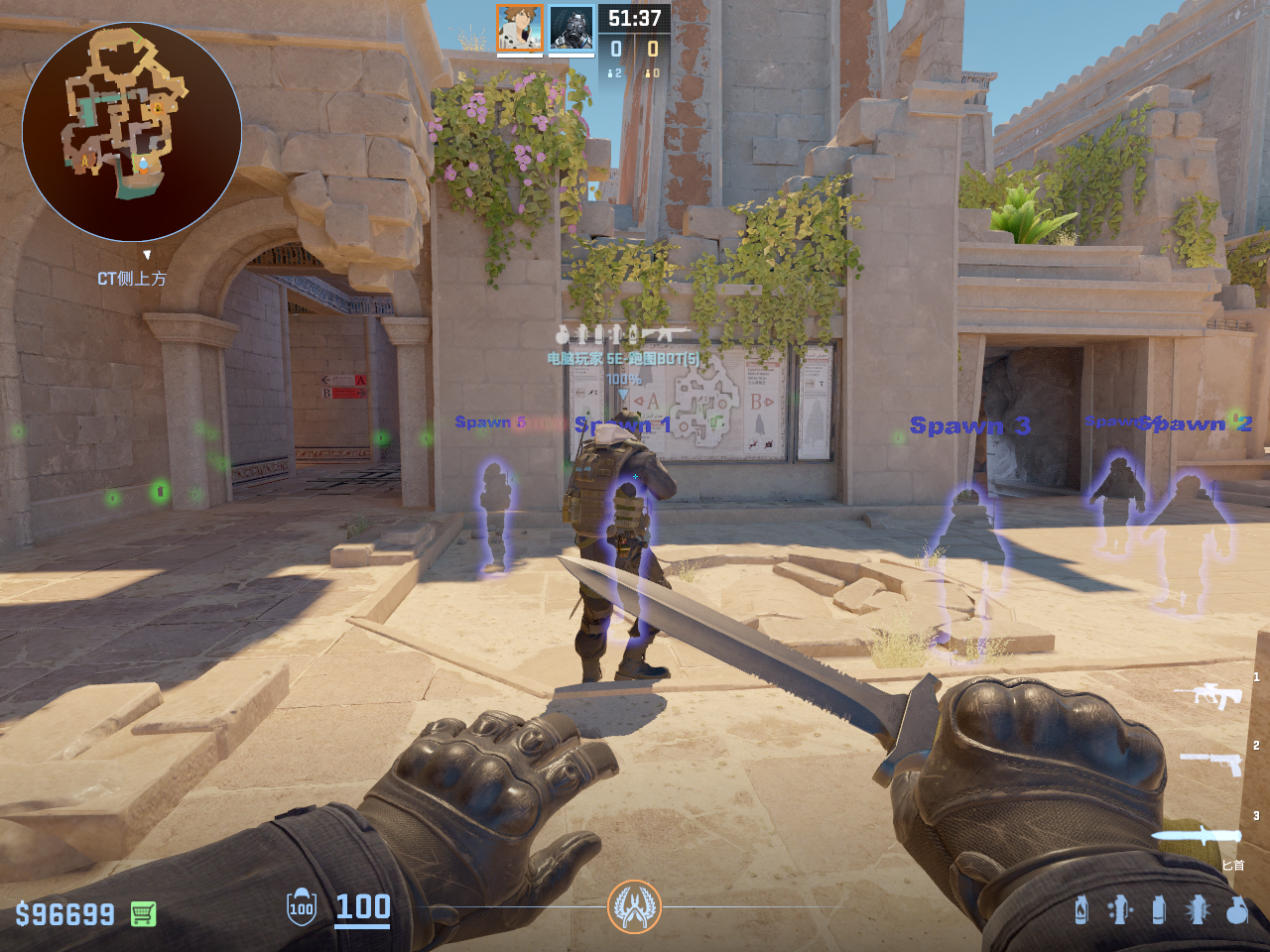The height and width of the screenshot is (952, 1270).
Task: Click the circular radar minimap
Action: coord(132,132)
